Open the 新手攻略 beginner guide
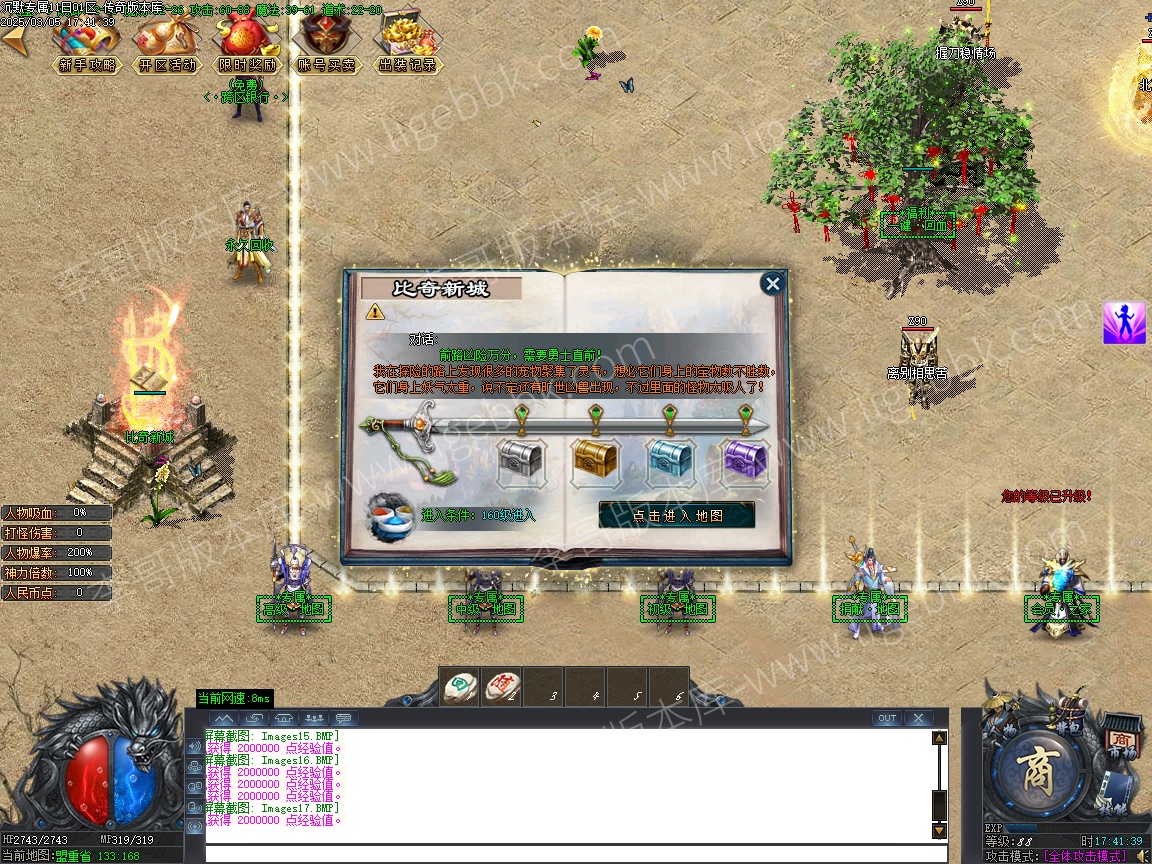This screenshot has width=1152, height=864. tap(87, 45)
